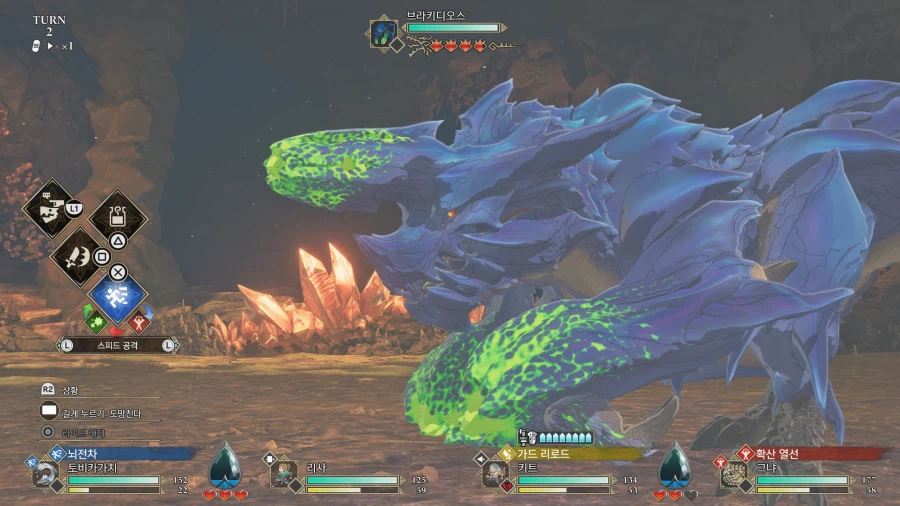Select the Brachydios target portrait
The height and width of the screenshot is (506, 900).
384,33
